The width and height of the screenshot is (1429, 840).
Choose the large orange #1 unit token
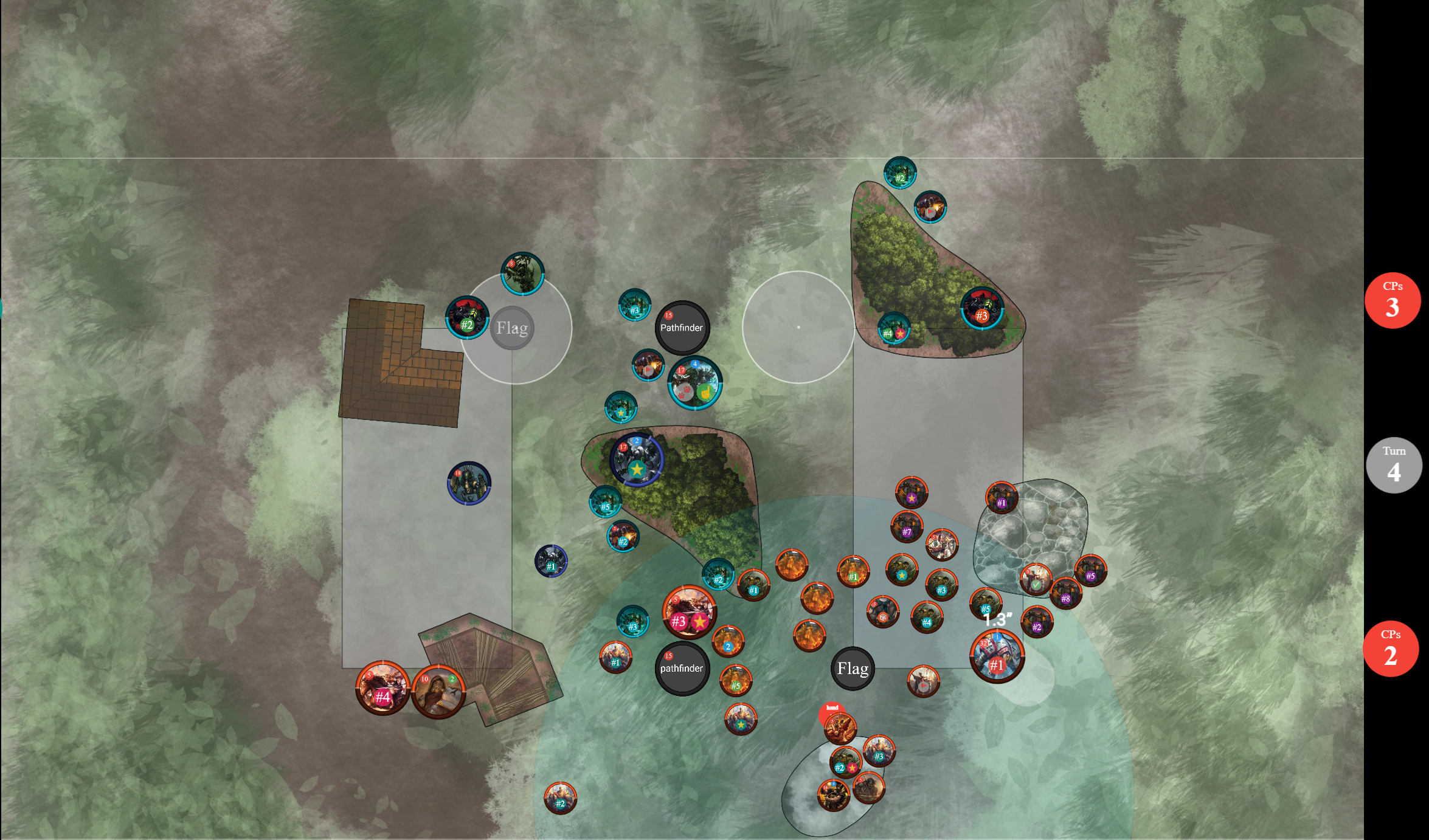997,656
